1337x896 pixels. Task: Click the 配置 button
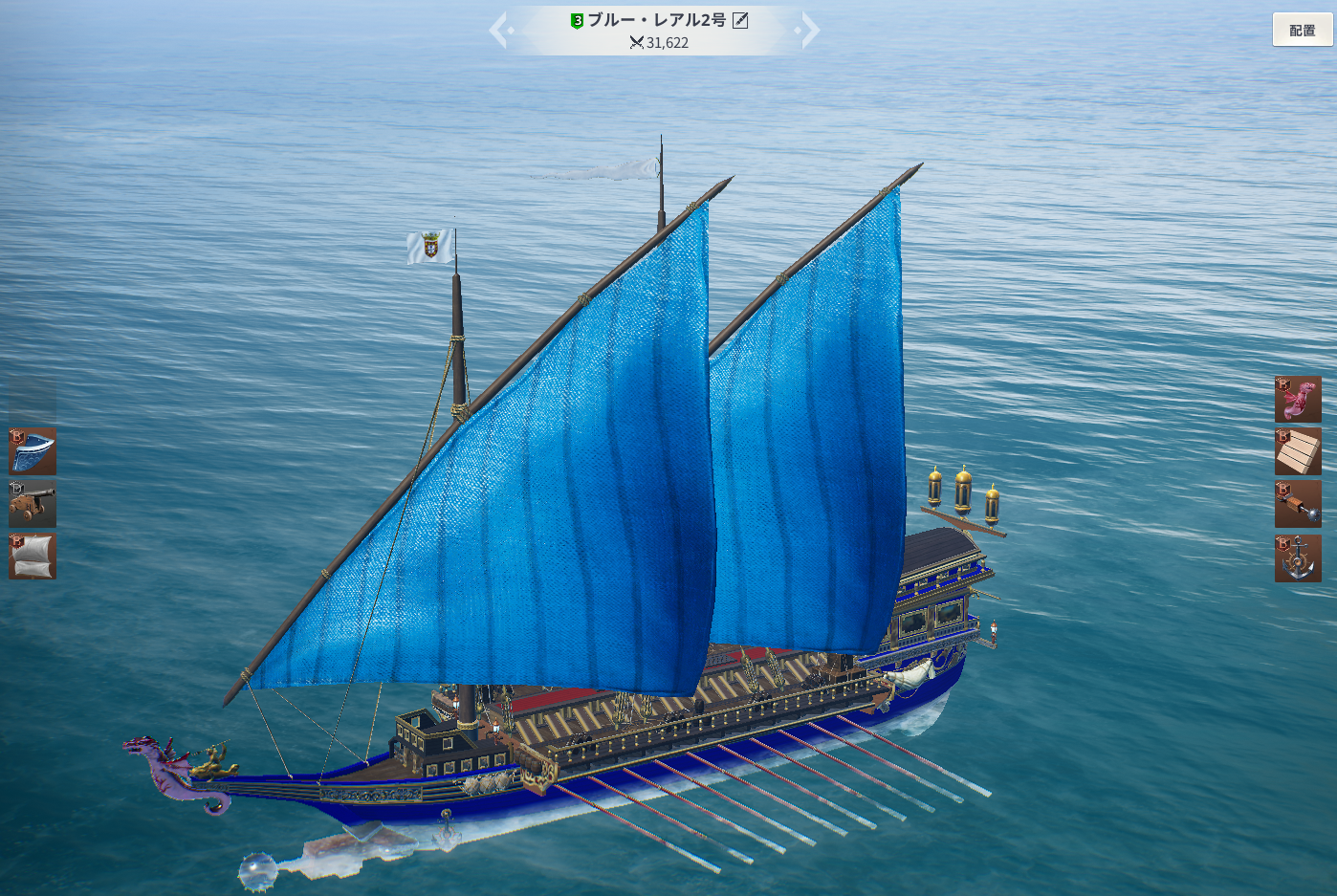[1302, 30]
